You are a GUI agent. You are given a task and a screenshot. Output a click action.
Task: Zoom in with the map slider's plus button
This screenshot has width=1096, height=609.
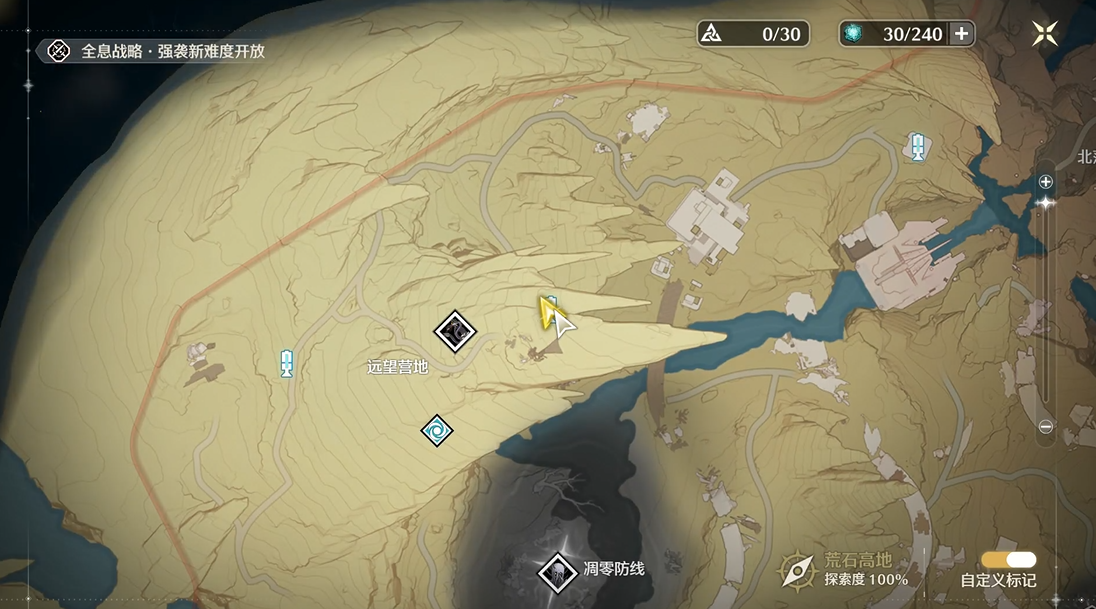click(1045, 182)
